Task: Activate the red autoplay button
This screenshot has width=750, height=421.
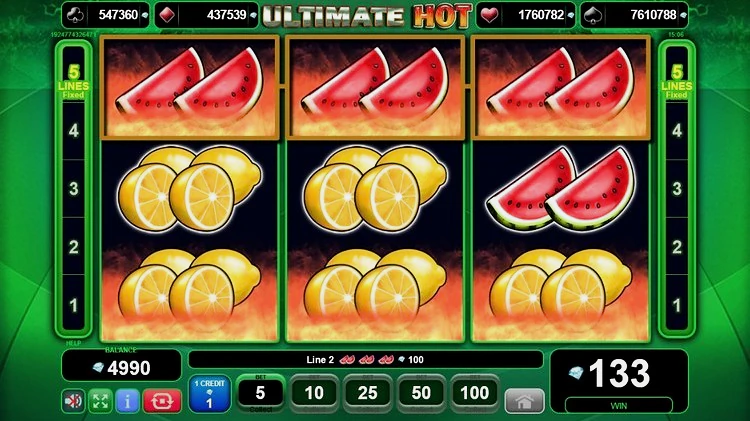Action: [161, 401]
